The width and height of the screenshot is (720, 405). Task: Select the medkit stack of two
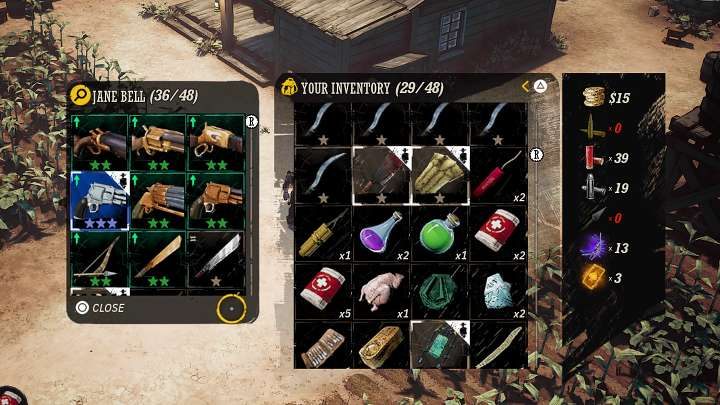click(x=496, y=233)
